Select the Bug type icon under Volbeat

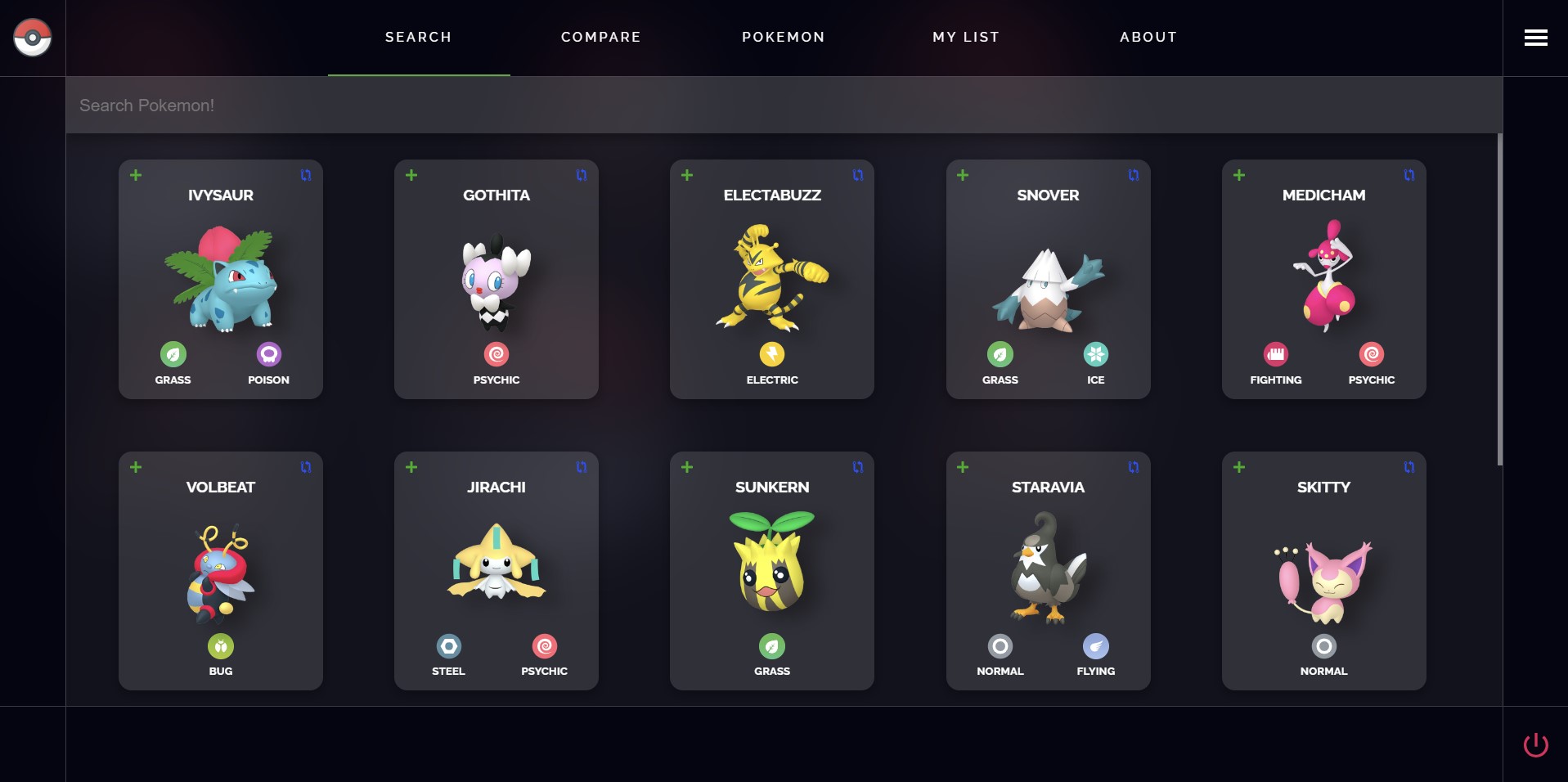click(x=220, y=646)
